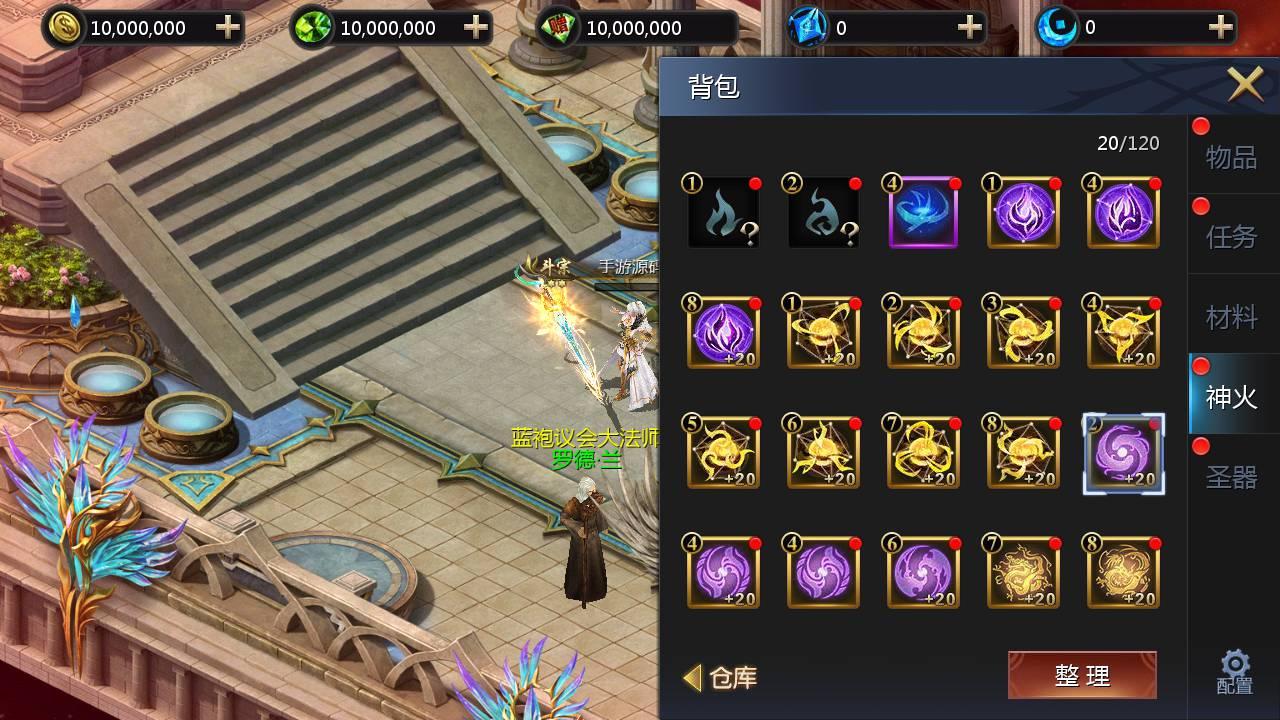This screenshot has height=720, width=1280.
Task: Add more green gems with plus button
Action: coord(476,28)
